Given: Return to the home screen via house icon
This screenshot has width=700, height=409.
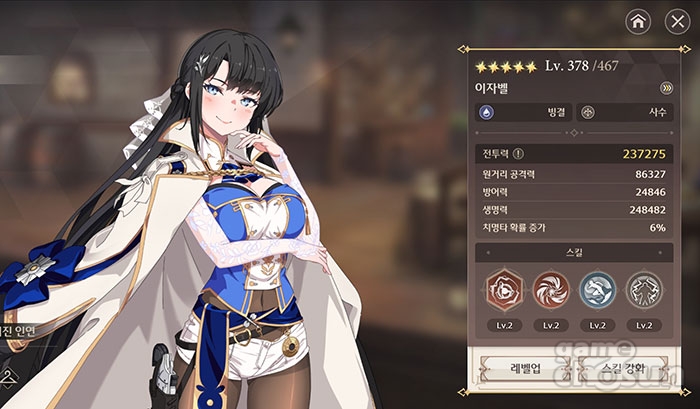Looking at the screenshot, I should pos(638,20).
